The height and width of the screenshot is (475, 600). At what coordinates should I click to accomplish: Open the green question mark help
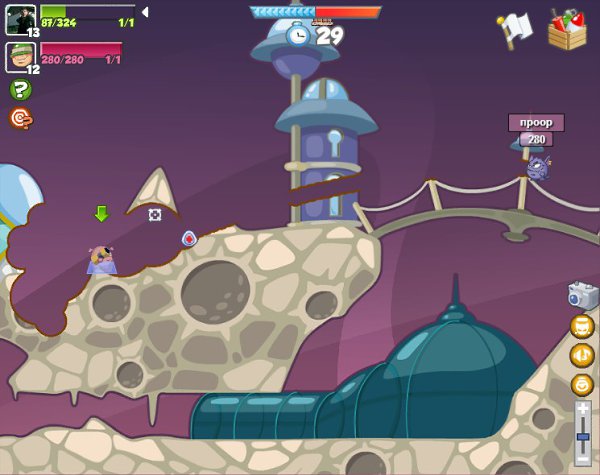pos(20,90)
